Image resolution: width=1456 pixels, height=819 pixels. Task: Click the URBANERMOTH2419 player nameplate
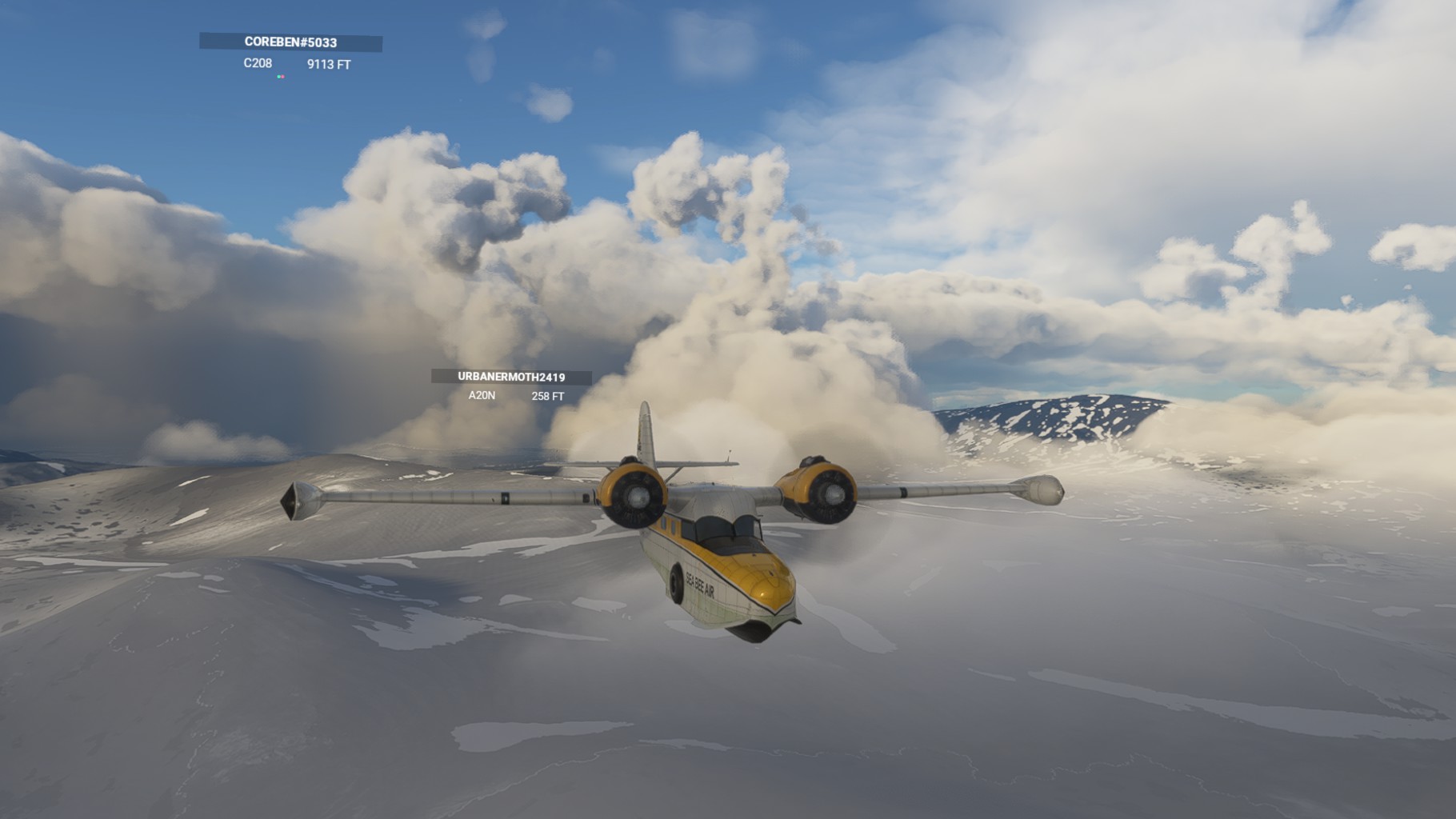[x=511, y=377]
